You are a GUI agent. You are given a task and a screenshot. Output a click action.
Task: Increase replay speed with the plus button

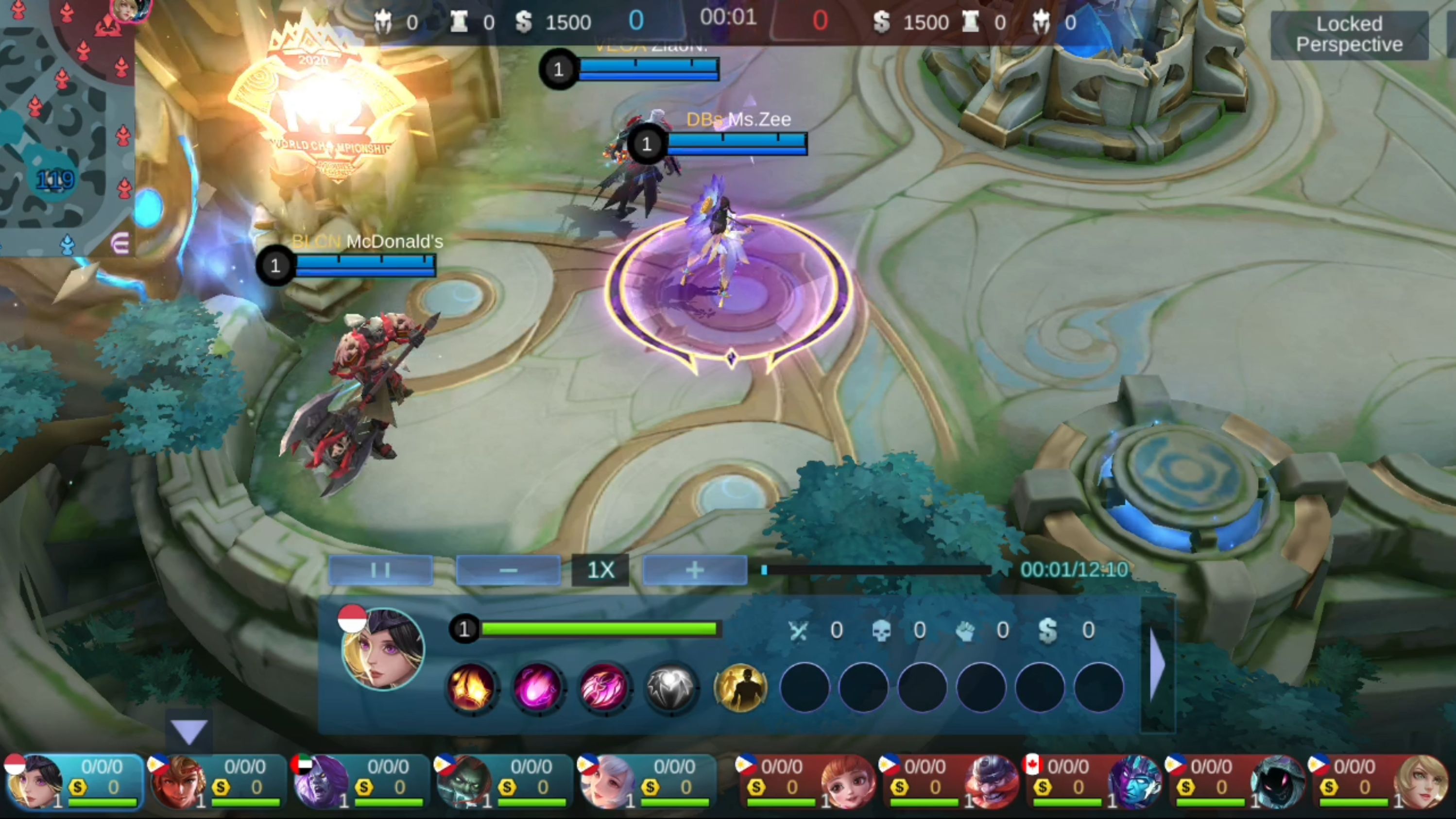(x=695, y=570)
